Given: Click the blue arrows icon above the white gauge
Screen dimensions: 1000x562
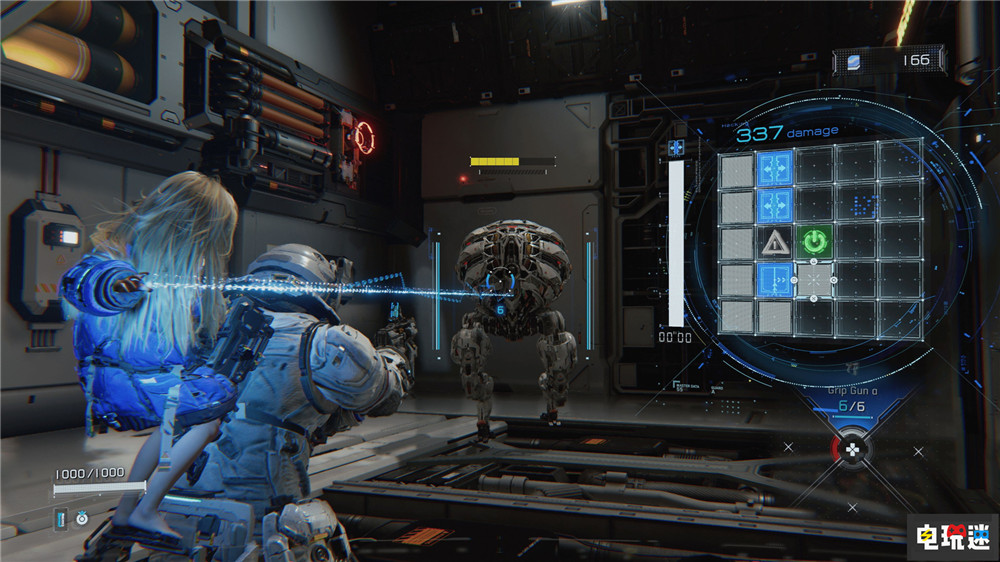Looking at the screenshot, I should (676, 148).
